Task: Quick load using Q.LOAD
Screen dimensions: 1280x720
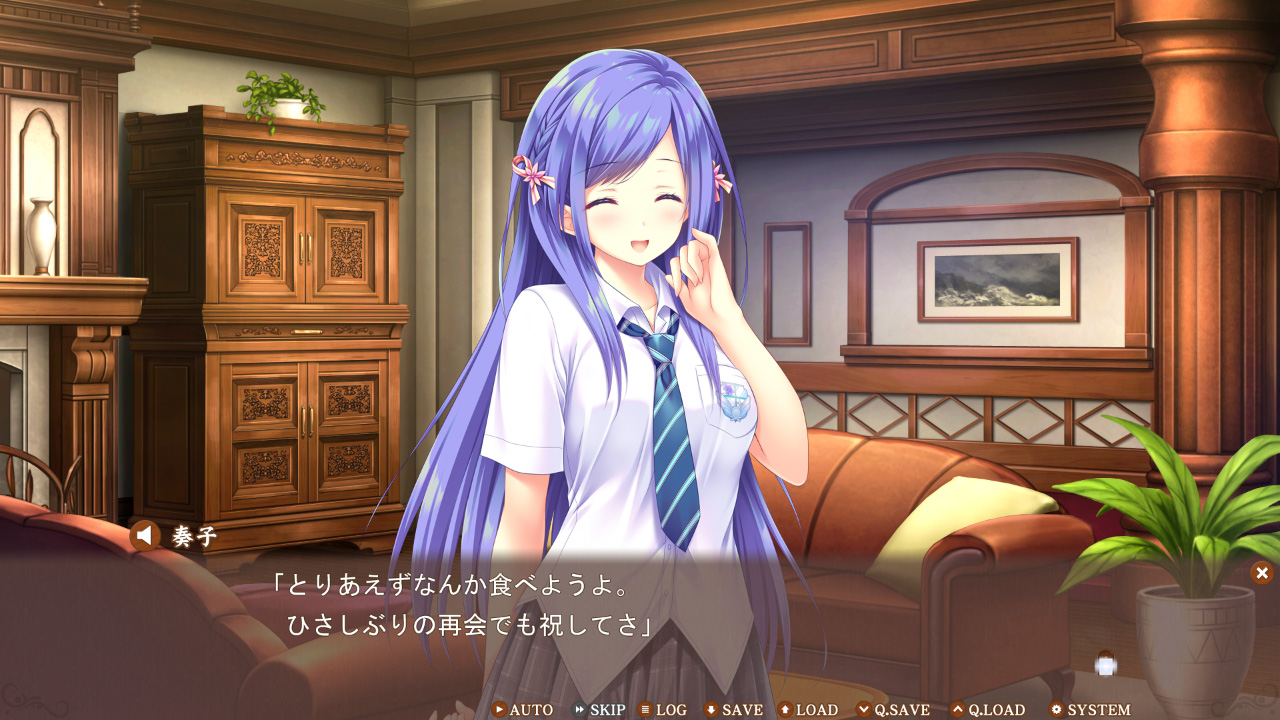Action: [987, 710]
